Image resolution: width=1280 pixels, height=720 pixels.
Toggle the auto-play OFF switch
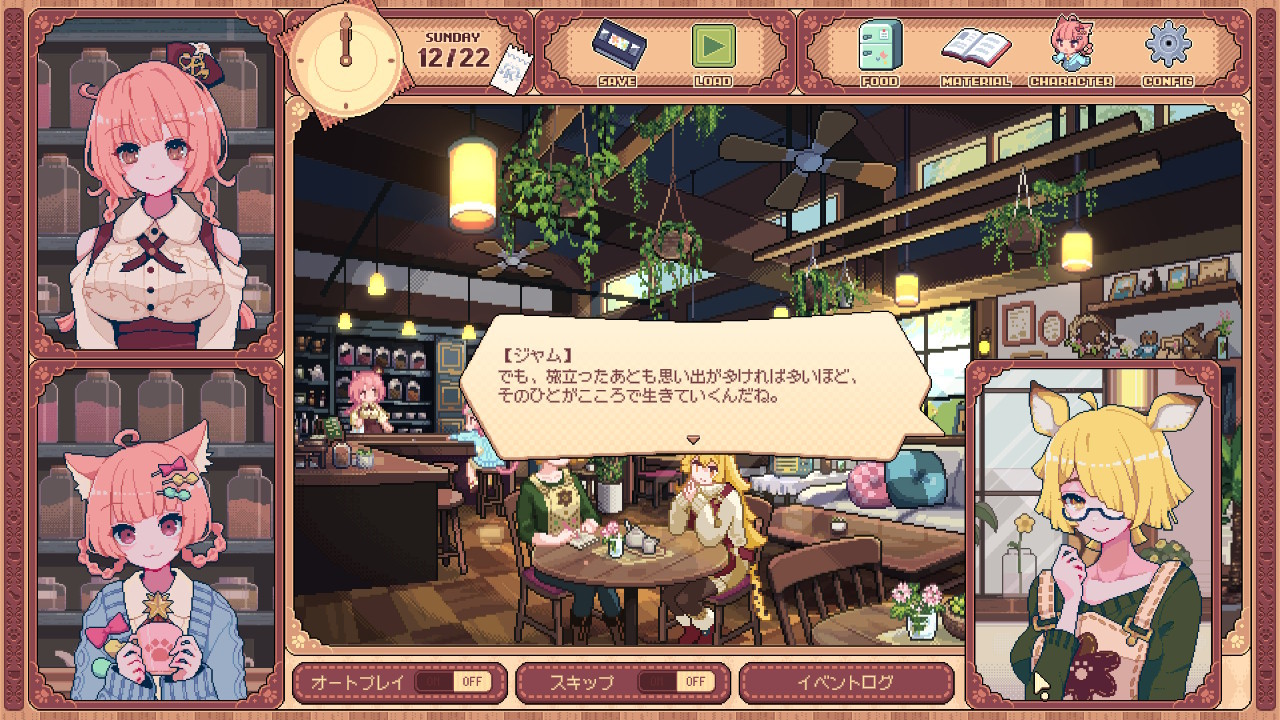pyautogui.click(x=451, y=682)
